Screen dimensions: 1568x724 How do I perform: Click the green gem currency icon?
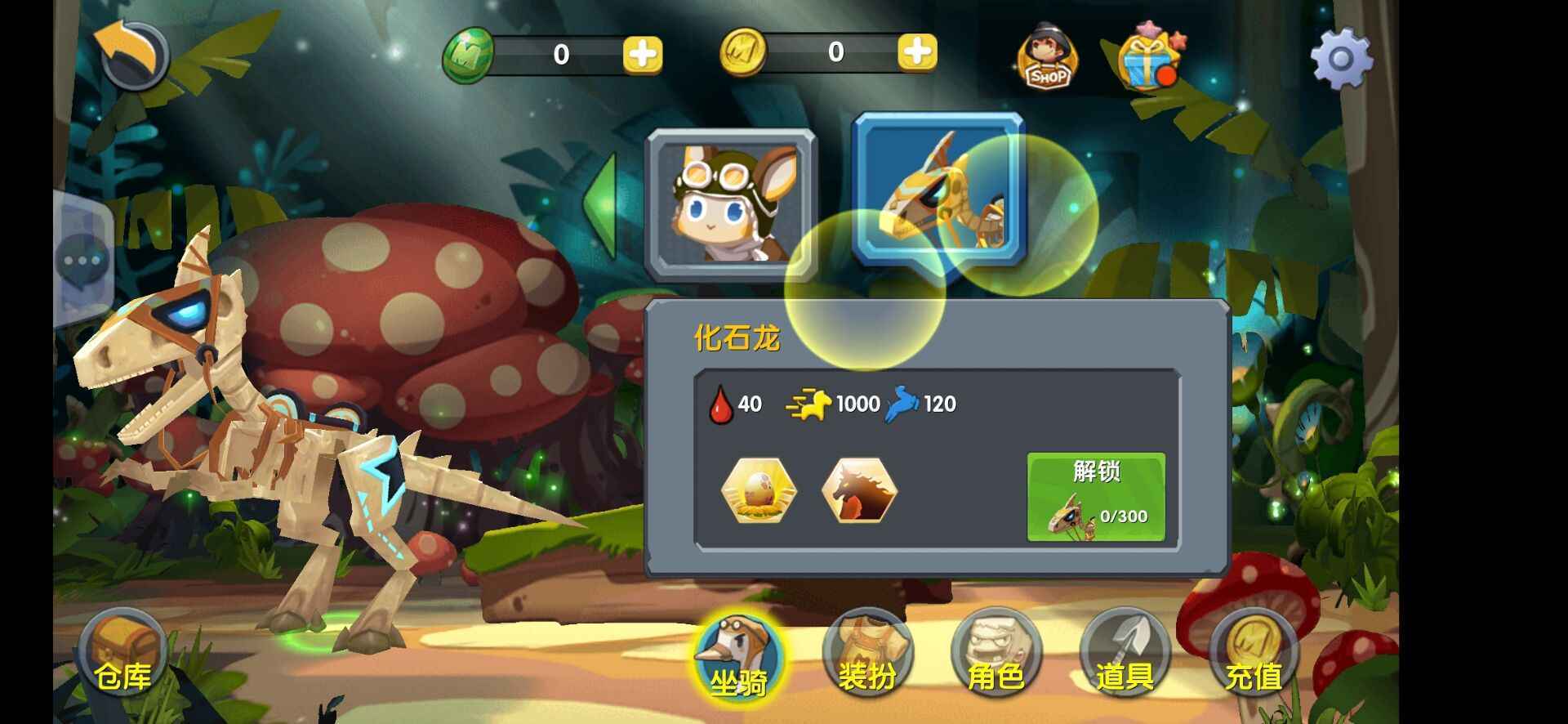pyautogui.click(x=468, y=54)
